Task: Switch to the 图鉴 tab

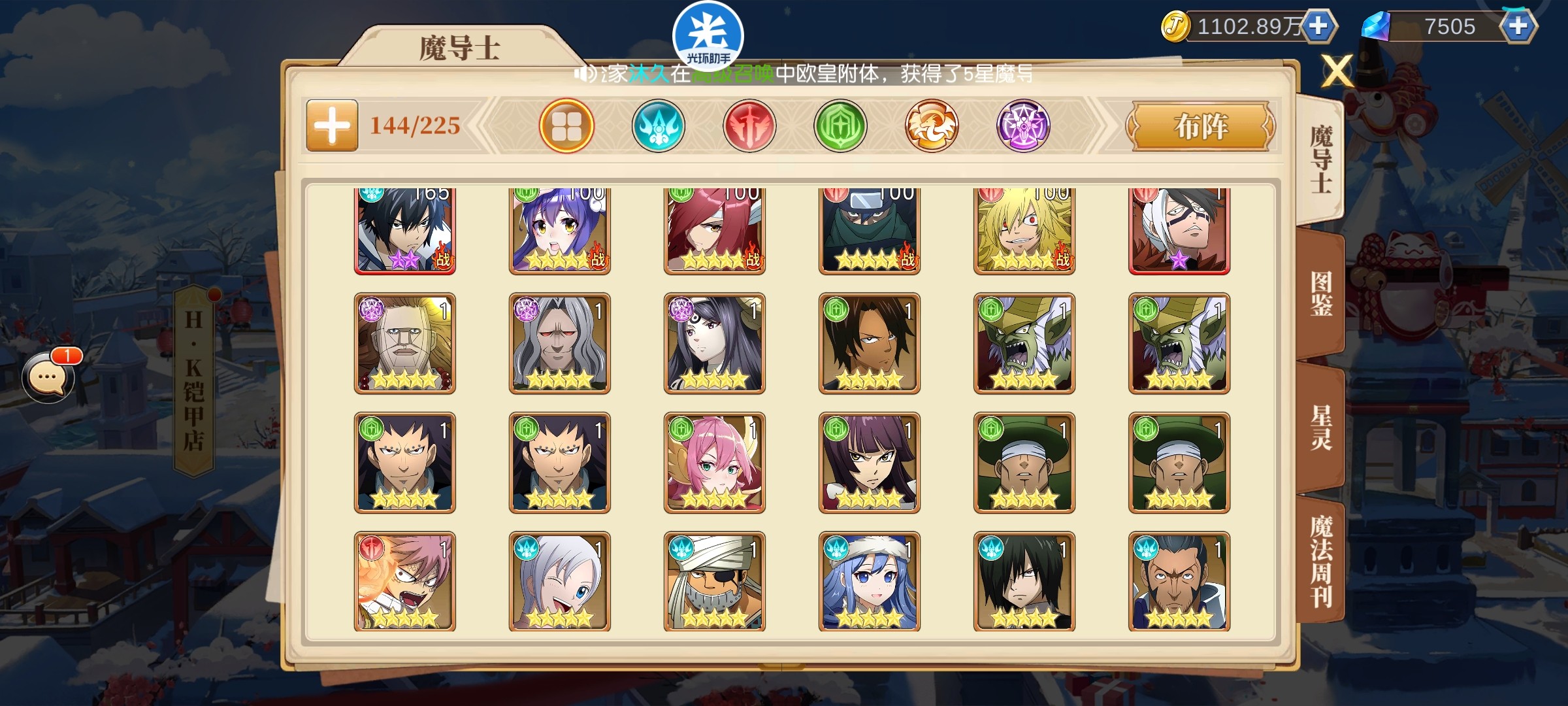Action: point(1321,294)
